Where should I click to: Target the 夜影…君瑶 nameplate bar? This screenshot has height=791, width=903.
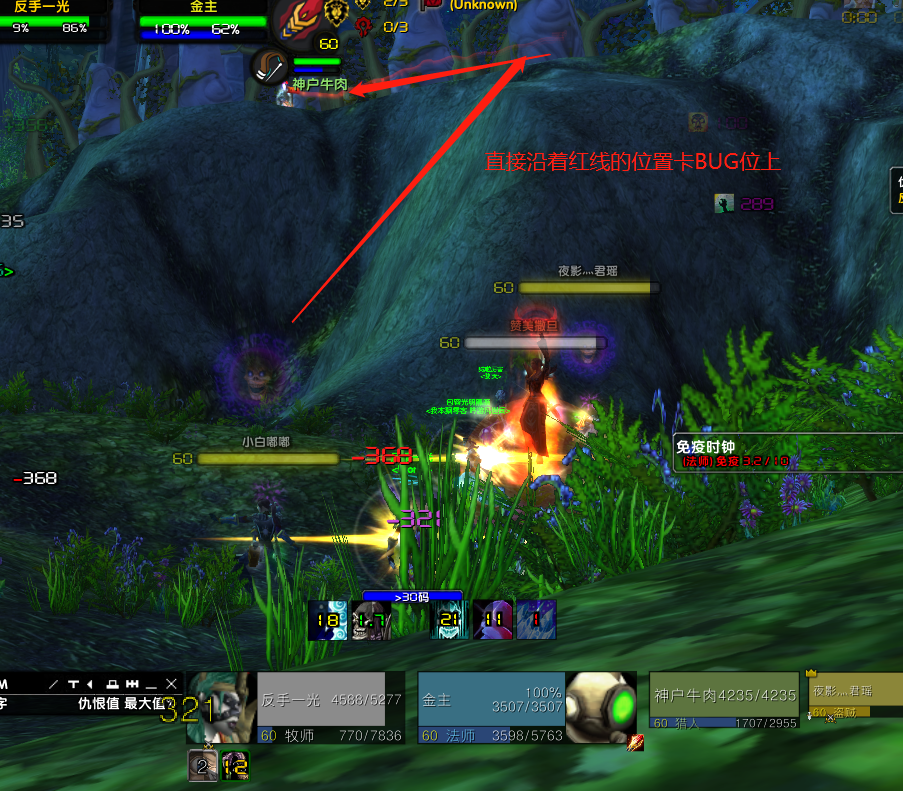(x=589, y=288)
